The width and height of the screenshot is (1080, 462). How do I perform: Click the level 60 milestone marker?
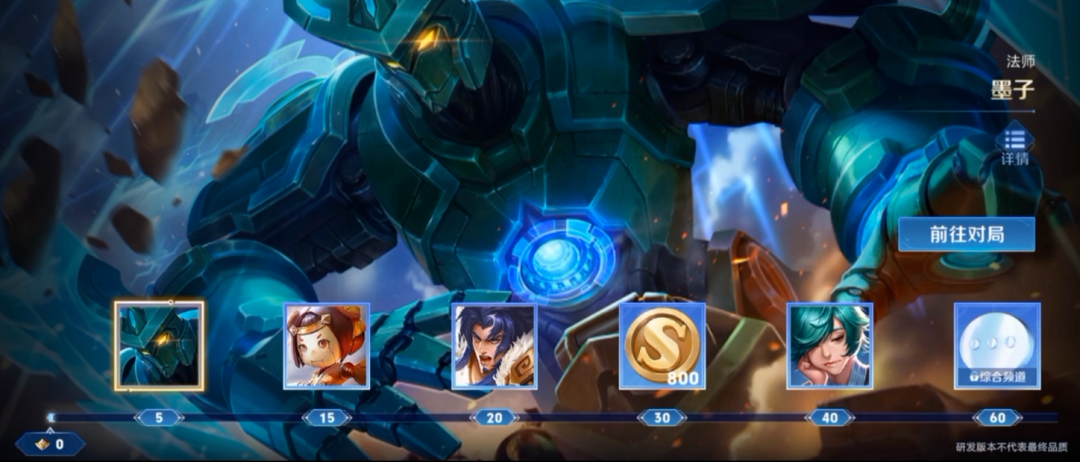pos(997,418)
